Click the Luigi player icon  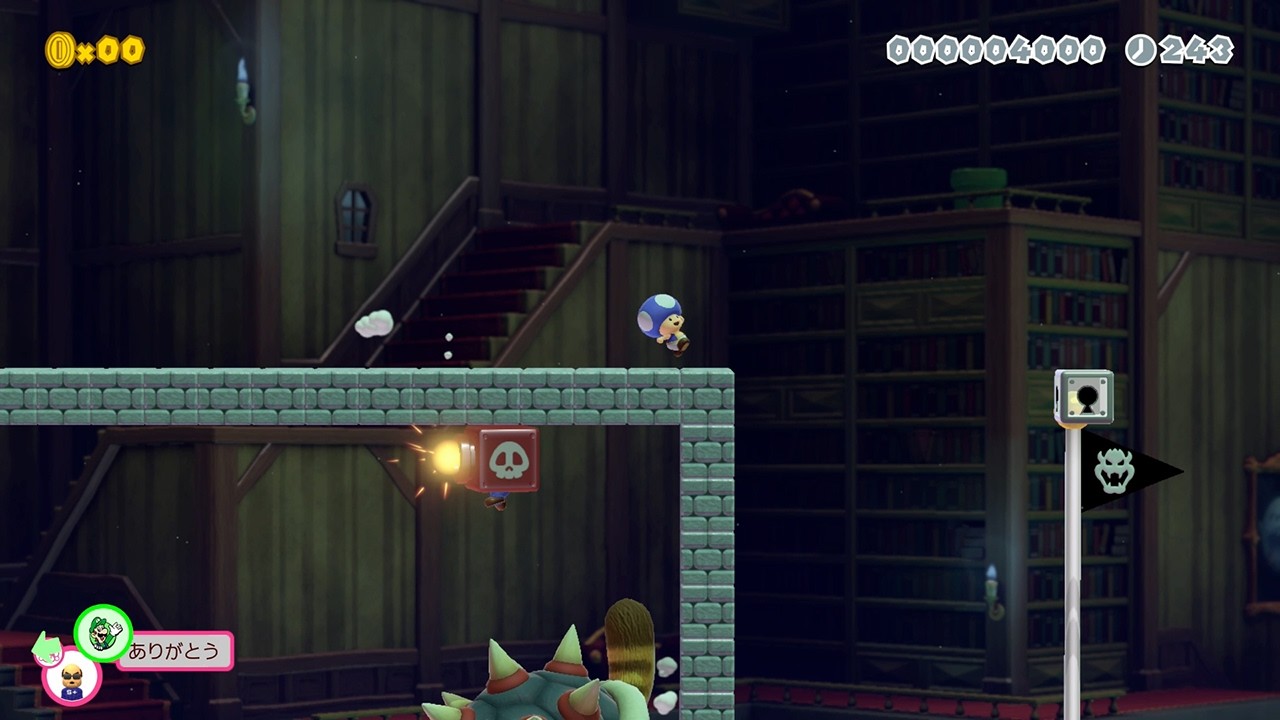(103, 633)
